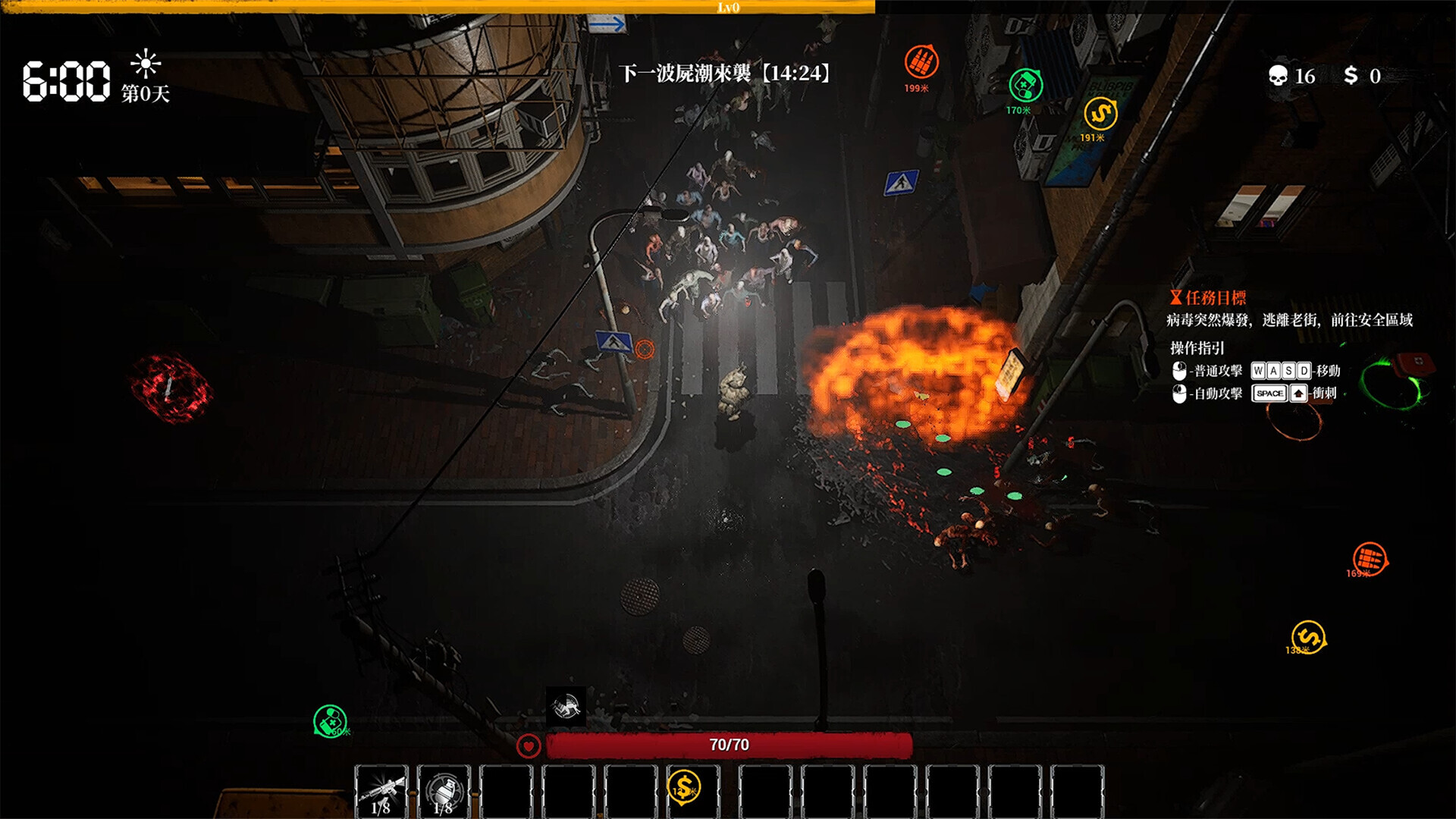This screenshot has width=1456, height=819.
Task: Click the ammo waypoint marker at 169 meters
Action: [x=1369, y=560]
